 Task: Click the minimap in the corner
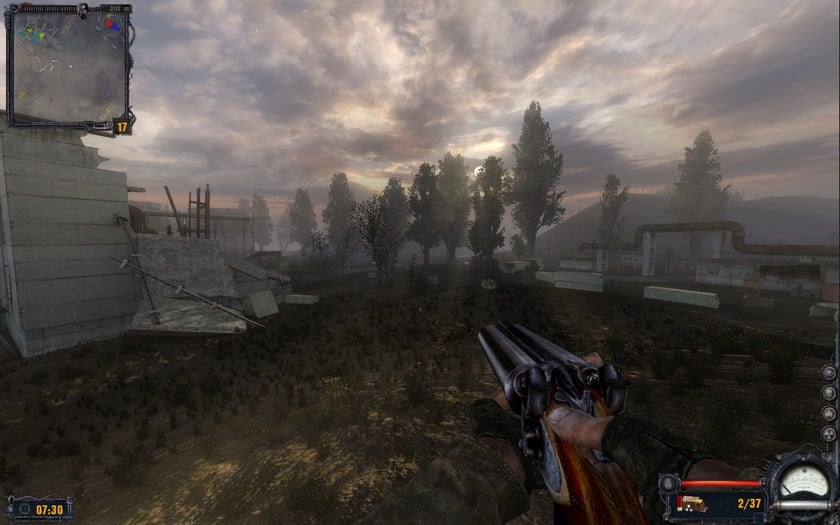point(67,66)
